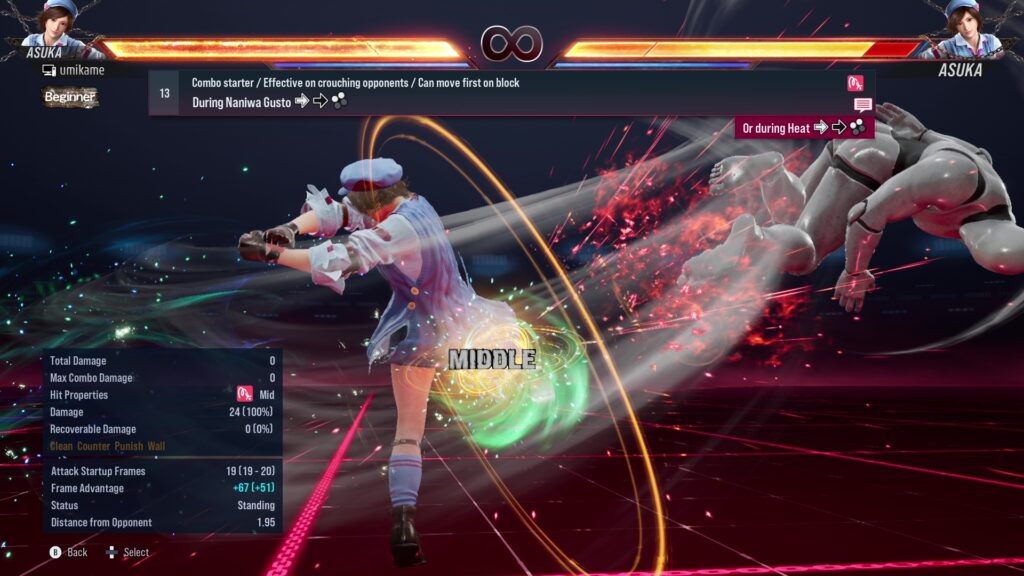Open the pink speech bubble note icon
Screen dimensions: 1024x576
tap(862, 105)
